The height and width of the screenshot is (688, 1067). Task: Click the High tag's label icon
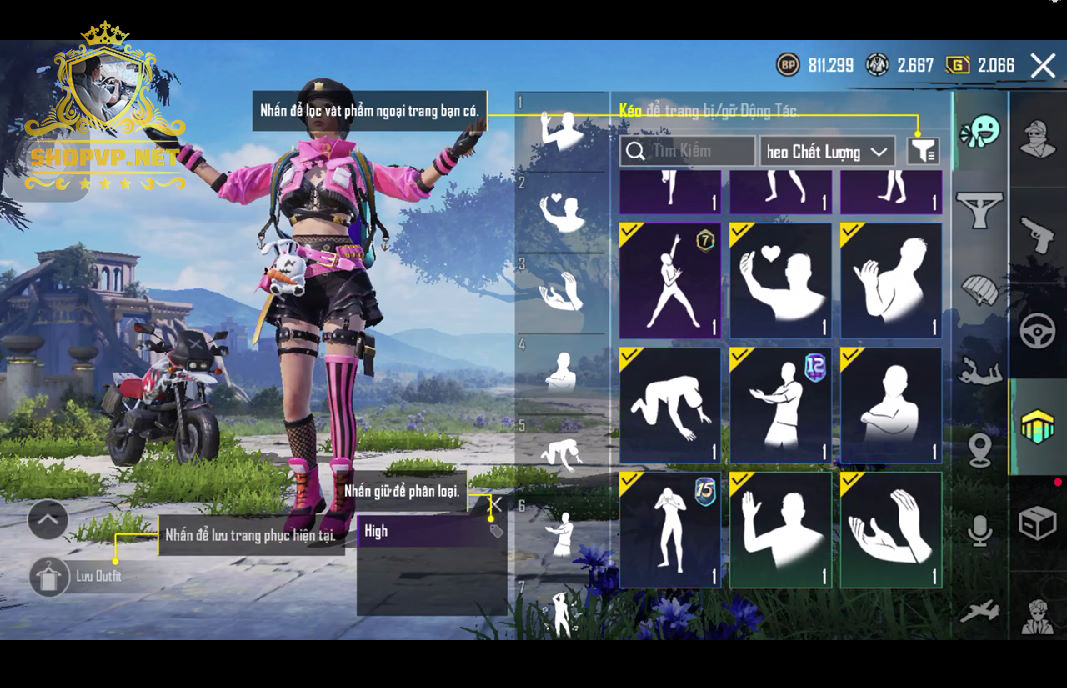(x=496, y=531)
